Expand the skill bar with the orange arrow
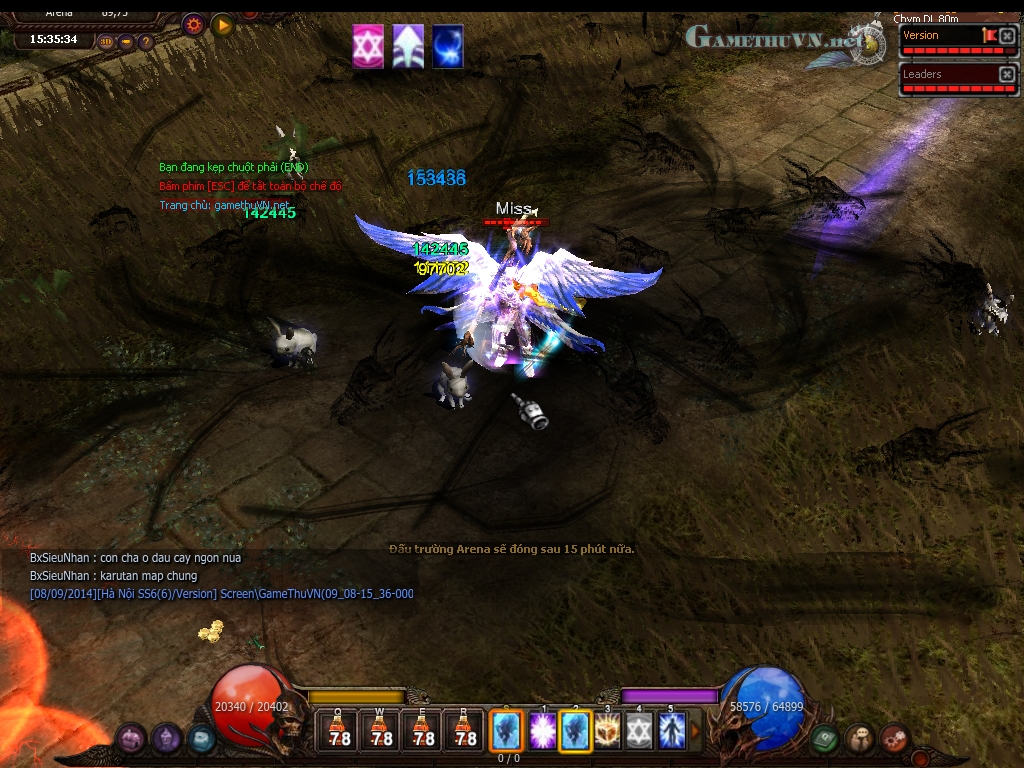Viewport: 1024px width, 768px height. (x=696, y=731)
